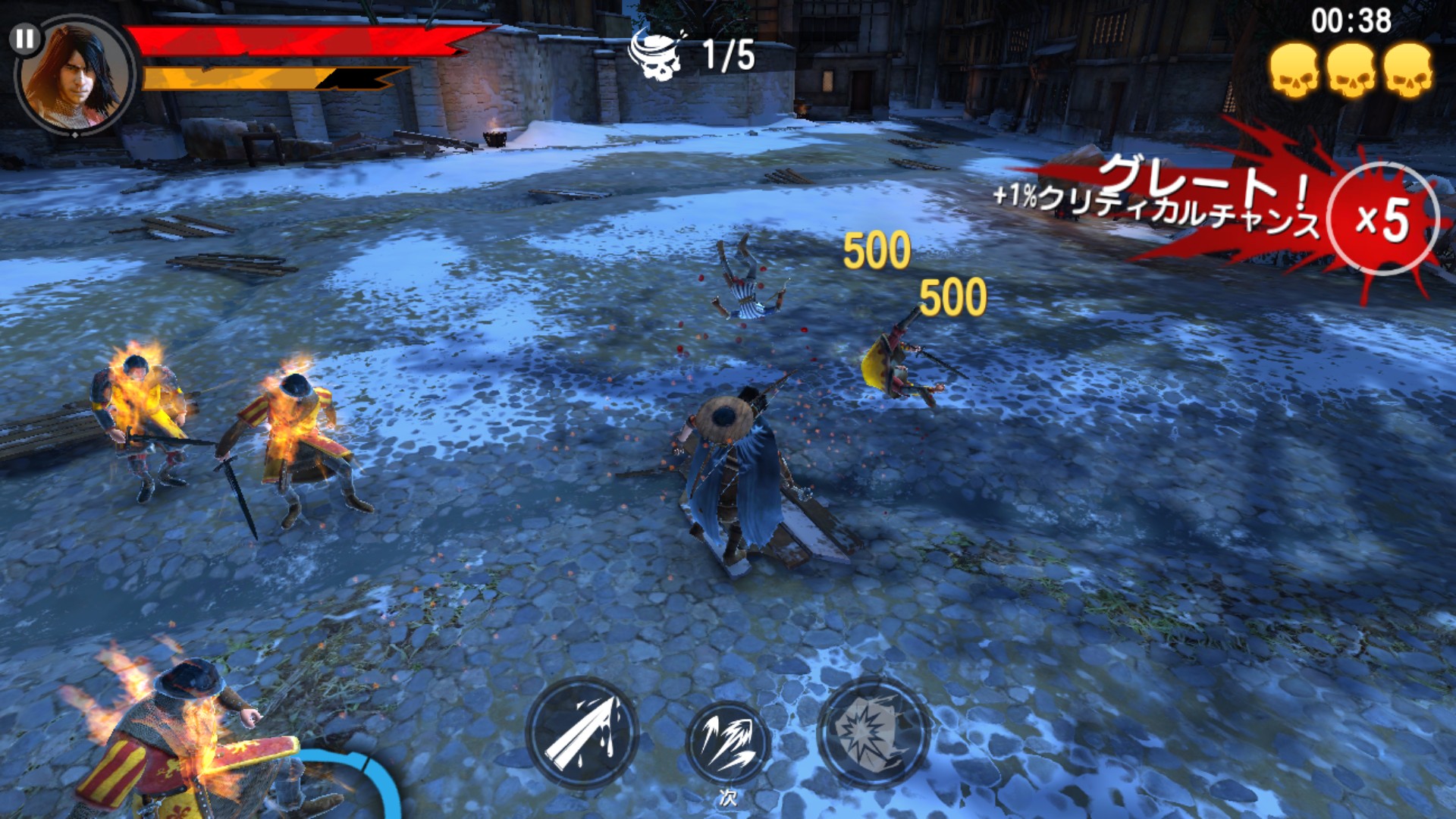
Task: Trigger the shield burst ability
Action: [873, 732]
